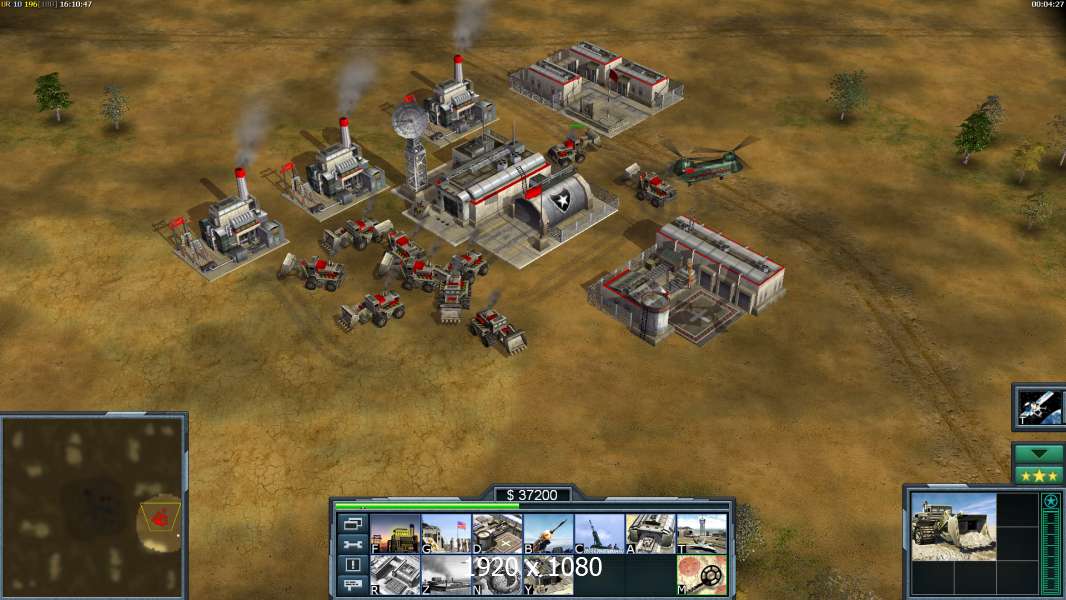Click the base location on the minimap
The image size is (1066, 600).
click(x=158, y=517)
